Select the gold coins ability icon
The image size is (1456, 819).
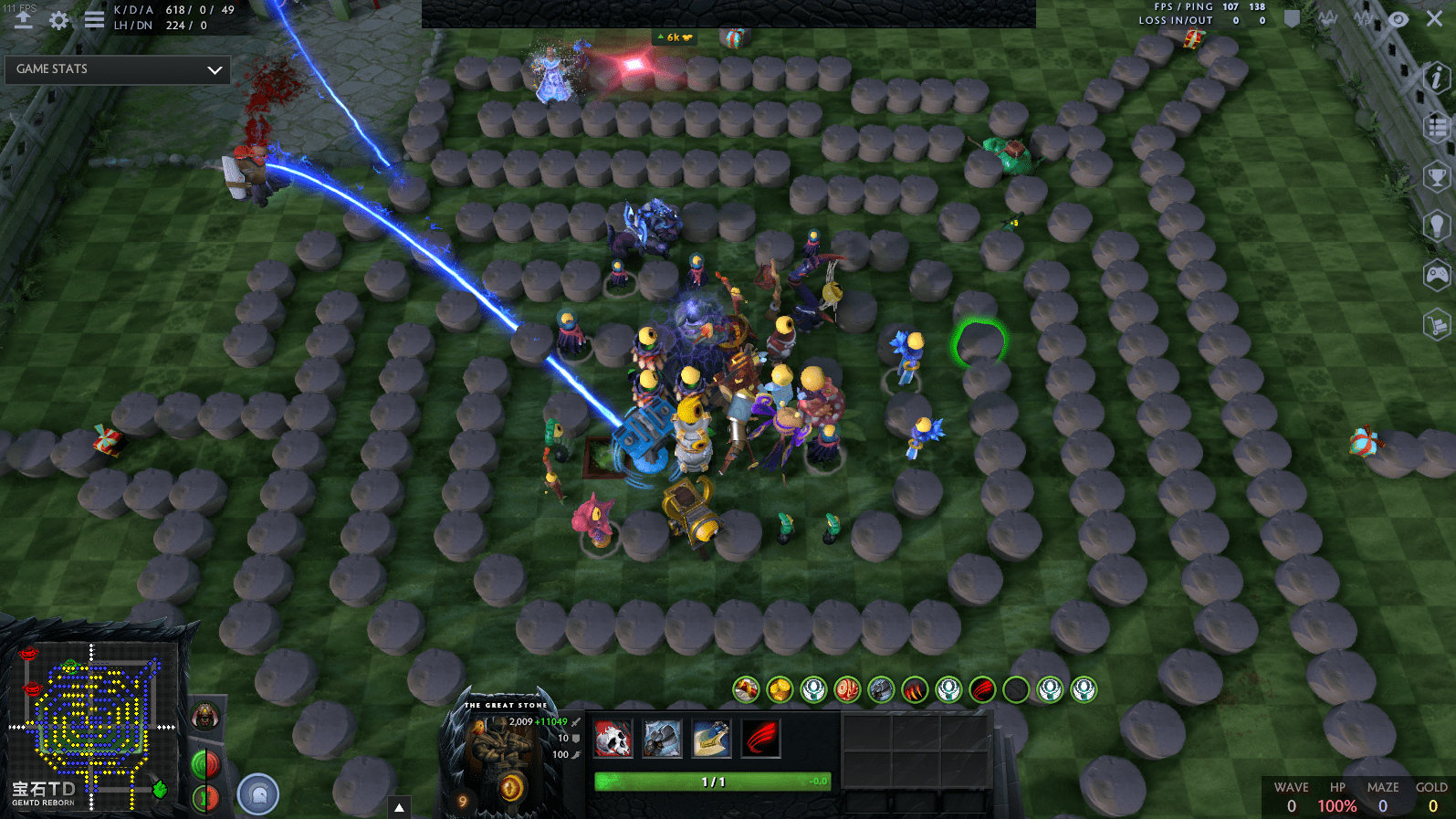click(779, 690)
